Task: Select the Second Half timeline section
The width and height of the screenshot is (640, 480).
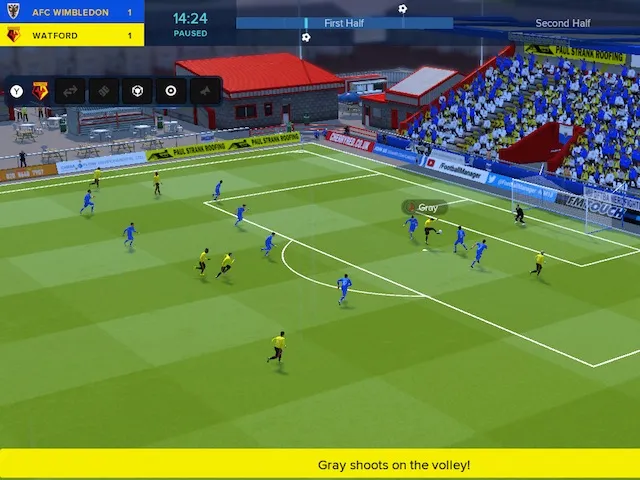Action: click(x=562, y=22)
